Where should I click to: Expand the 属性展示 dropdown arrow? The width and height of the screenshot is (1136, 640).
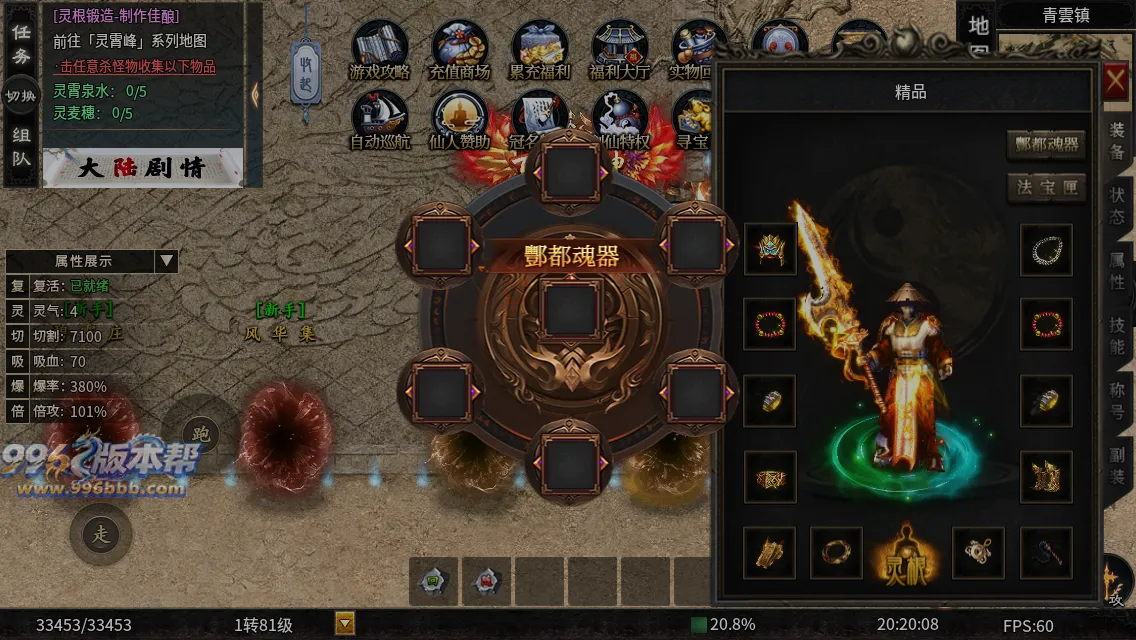pos(166,261)
